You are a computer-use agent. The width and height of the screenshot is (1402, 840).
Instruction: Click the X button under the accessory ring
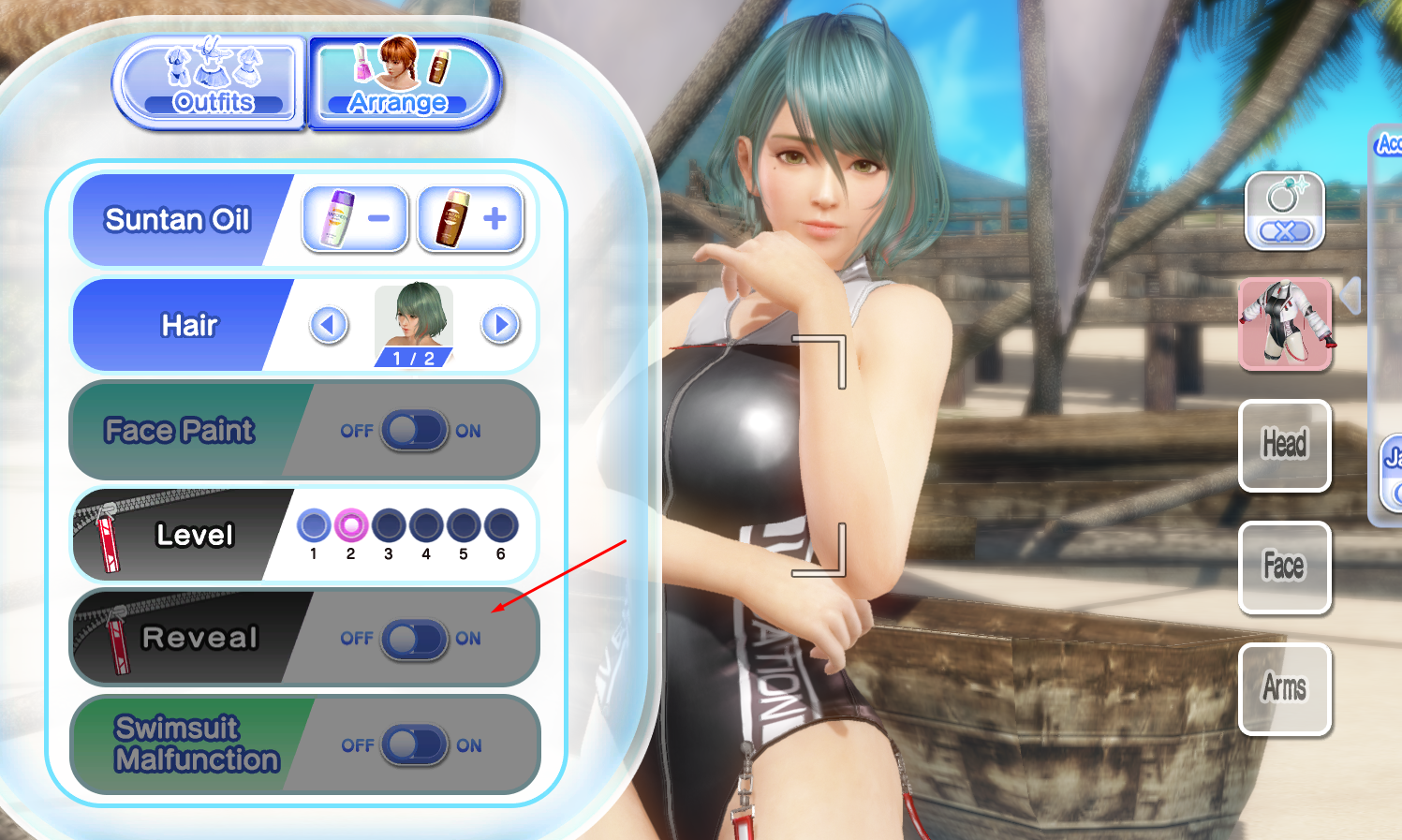(1284, 232)
